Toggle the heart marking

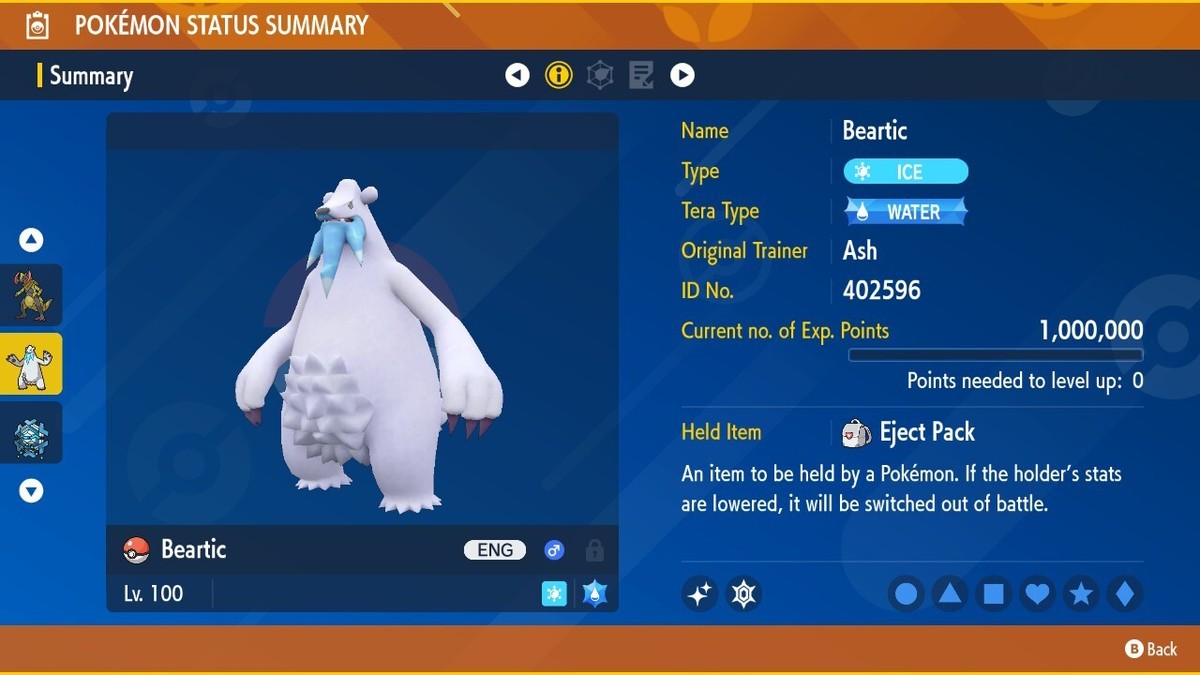(x=1038, y=594)
